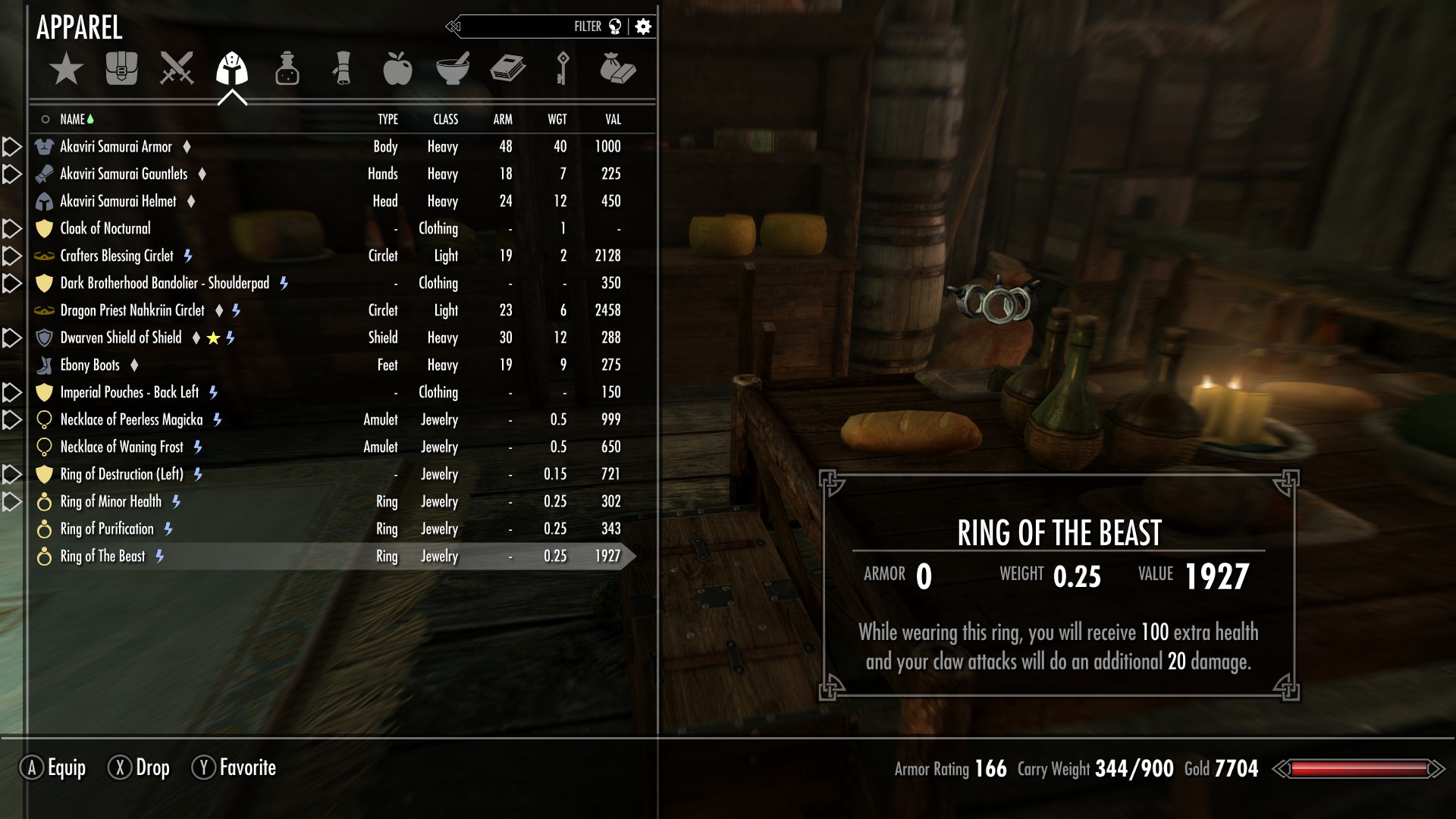The height and width of the screenshot is (819, 1456).
Task: Select Crafters Blessing Circlet
Action: (117, 256)
